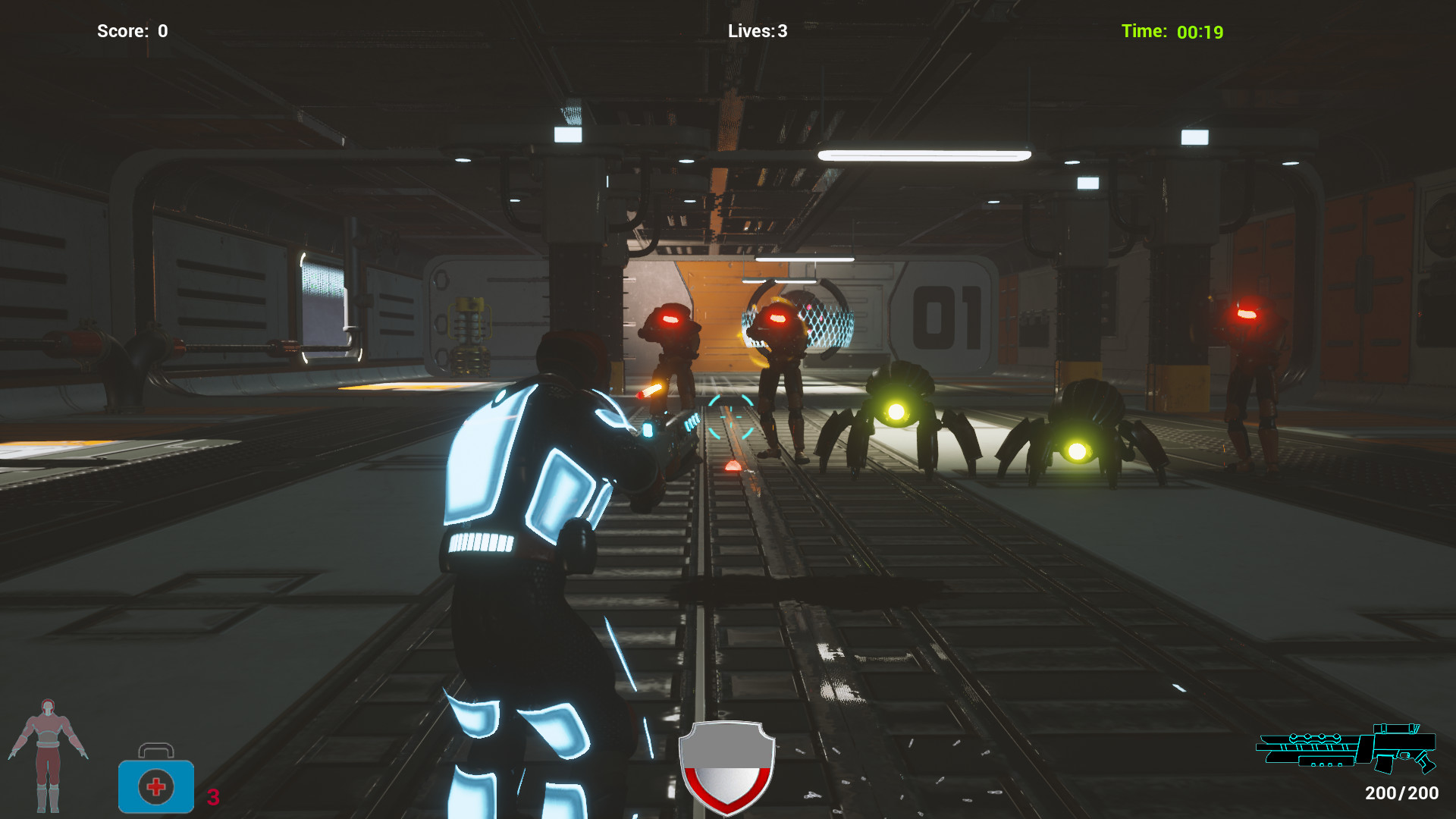
Task: Click the Time label at top right
Action: point(1143,31)
